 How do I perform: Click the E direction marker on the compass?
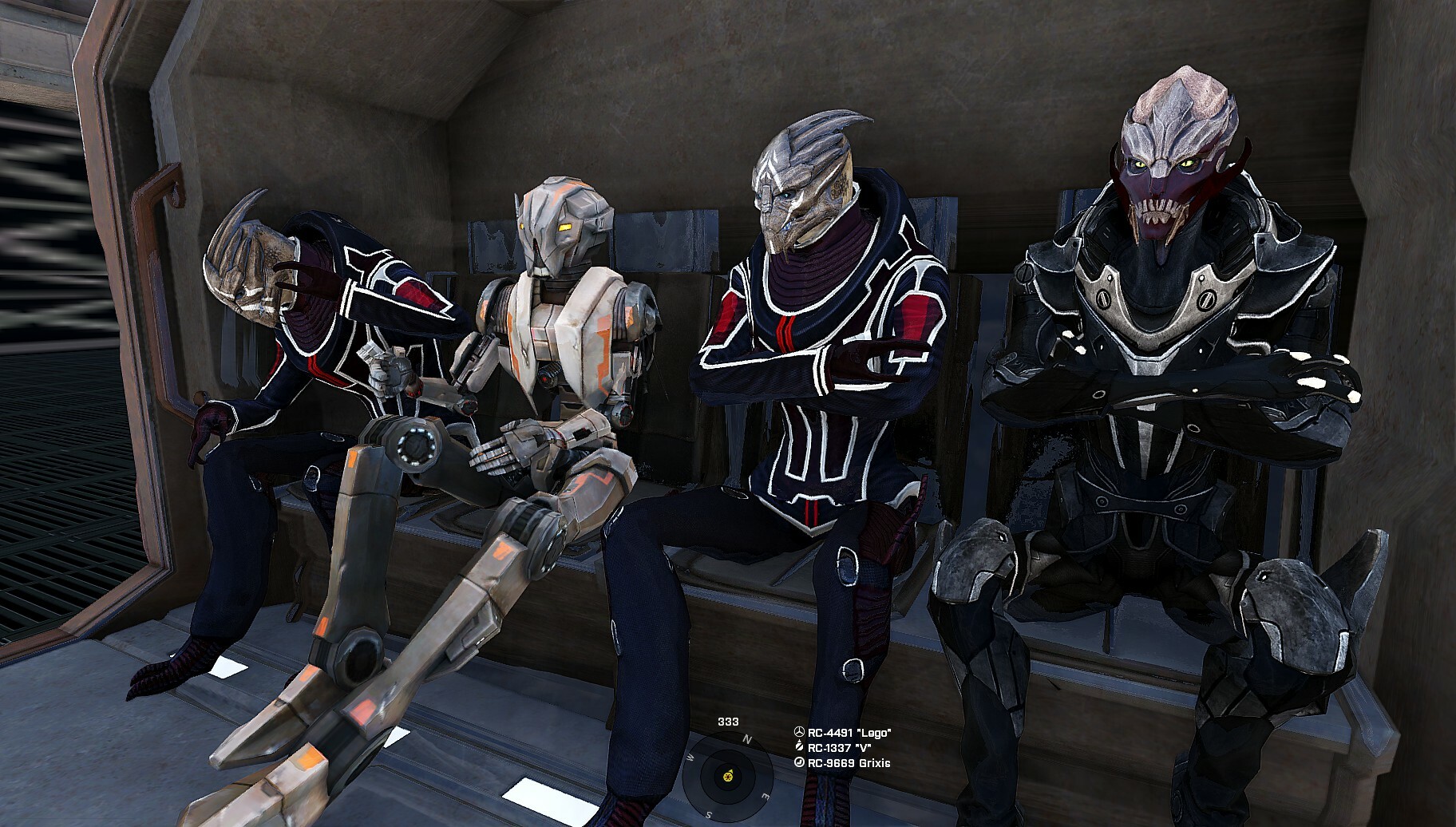click(766, 795)
